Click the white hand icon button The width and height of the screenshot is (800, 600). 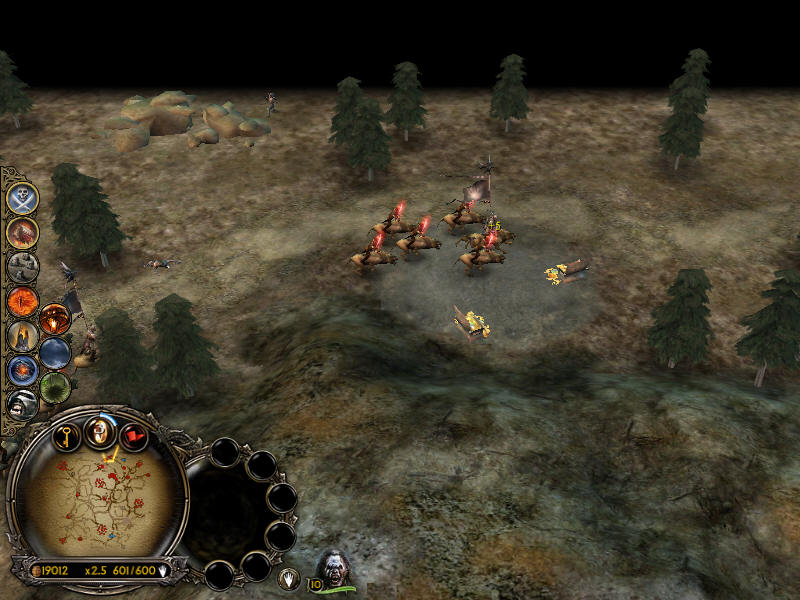pos(288,578)
